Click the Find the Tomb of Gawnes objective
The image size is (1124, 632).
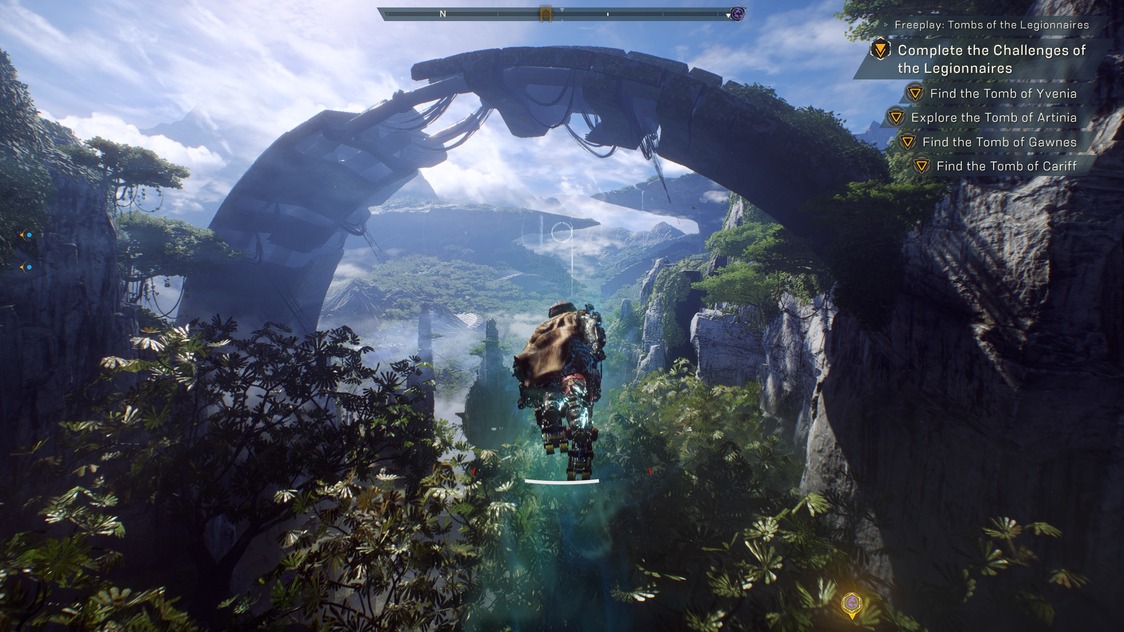(999, 142)
